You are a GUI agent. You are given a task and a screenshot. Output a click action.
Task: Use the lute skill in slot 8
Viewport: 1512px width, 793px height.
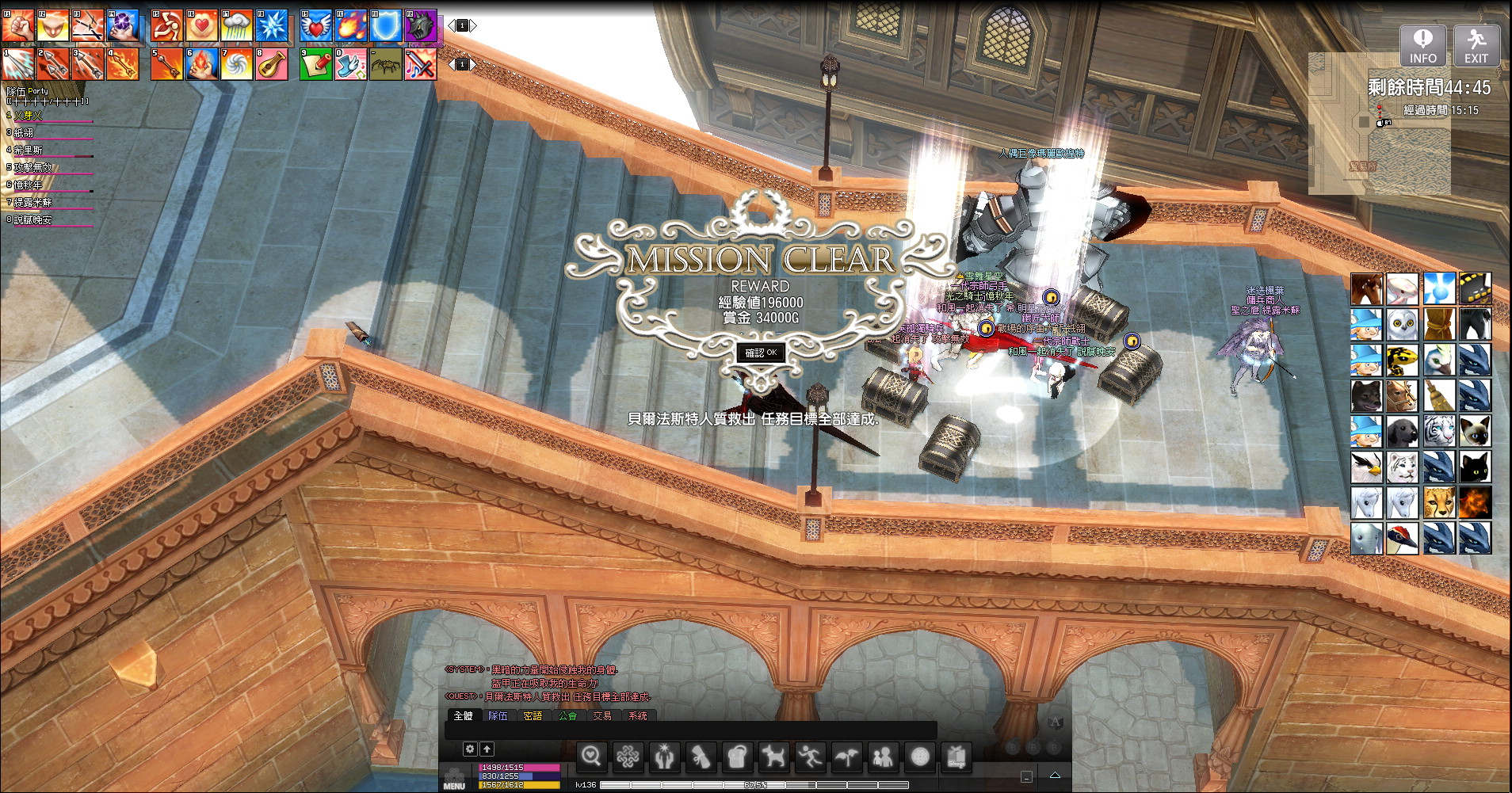(272, 64)
